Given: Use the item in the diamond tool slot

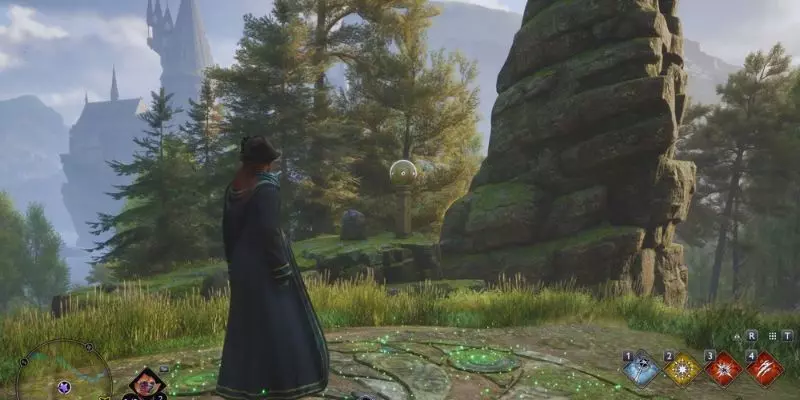Looking at the screenshot, I should (147, 382).
